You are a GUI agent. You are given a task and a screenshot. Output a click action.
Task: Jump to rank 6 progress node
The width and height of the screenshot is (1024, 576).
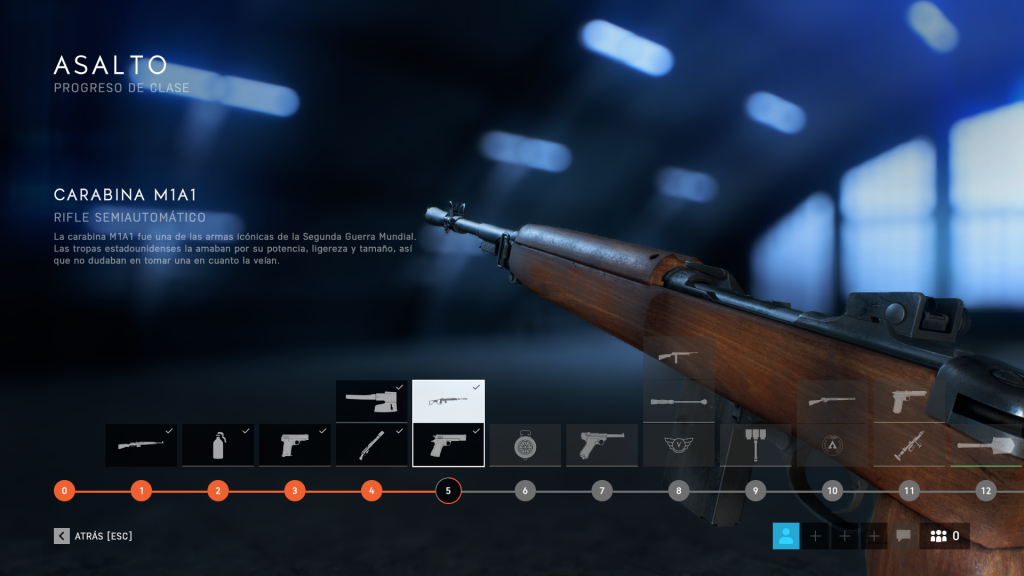[x=525, y=491]
